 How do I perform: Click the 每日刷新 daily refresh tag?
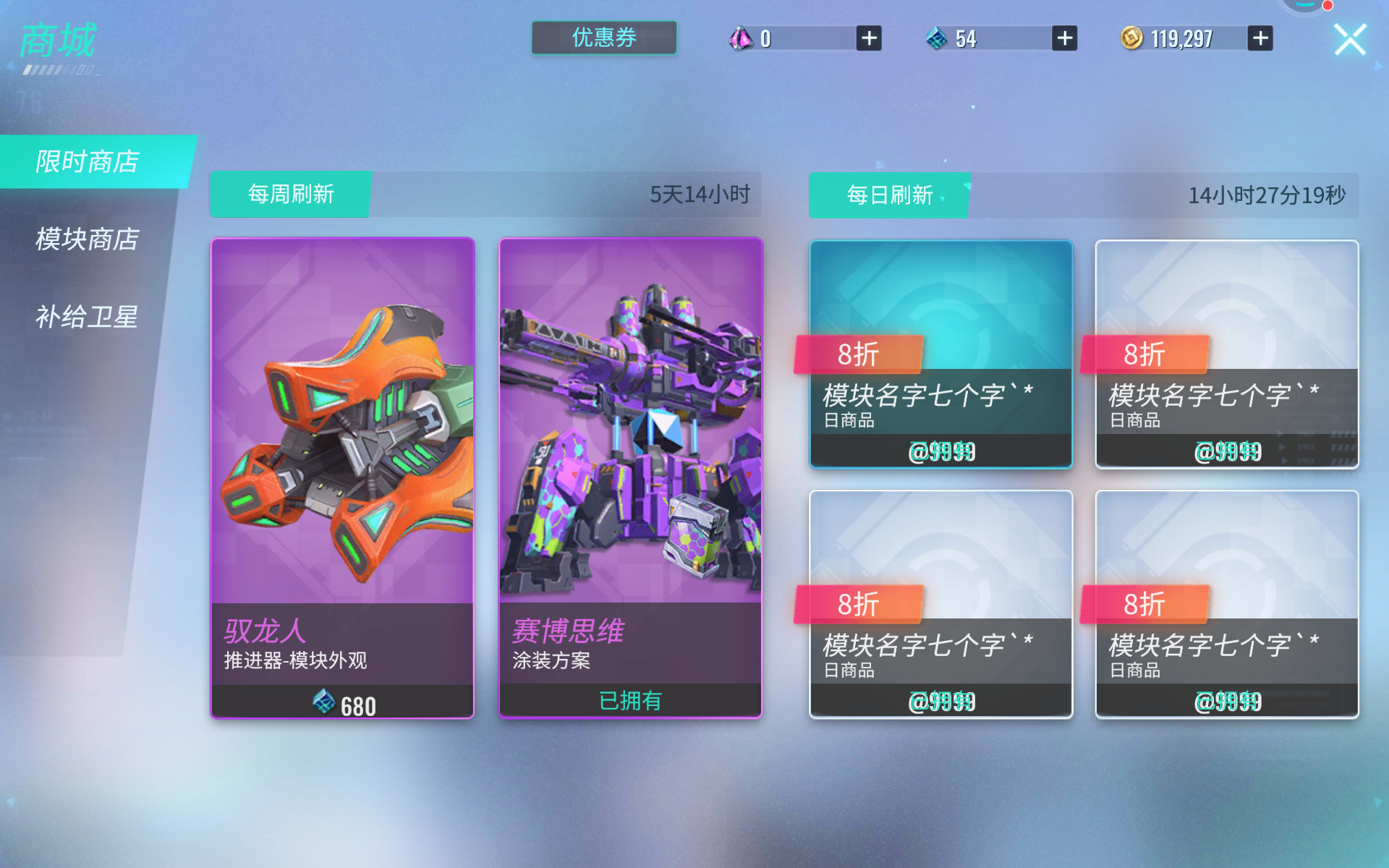pyautogui.click(x=888, y=194)
